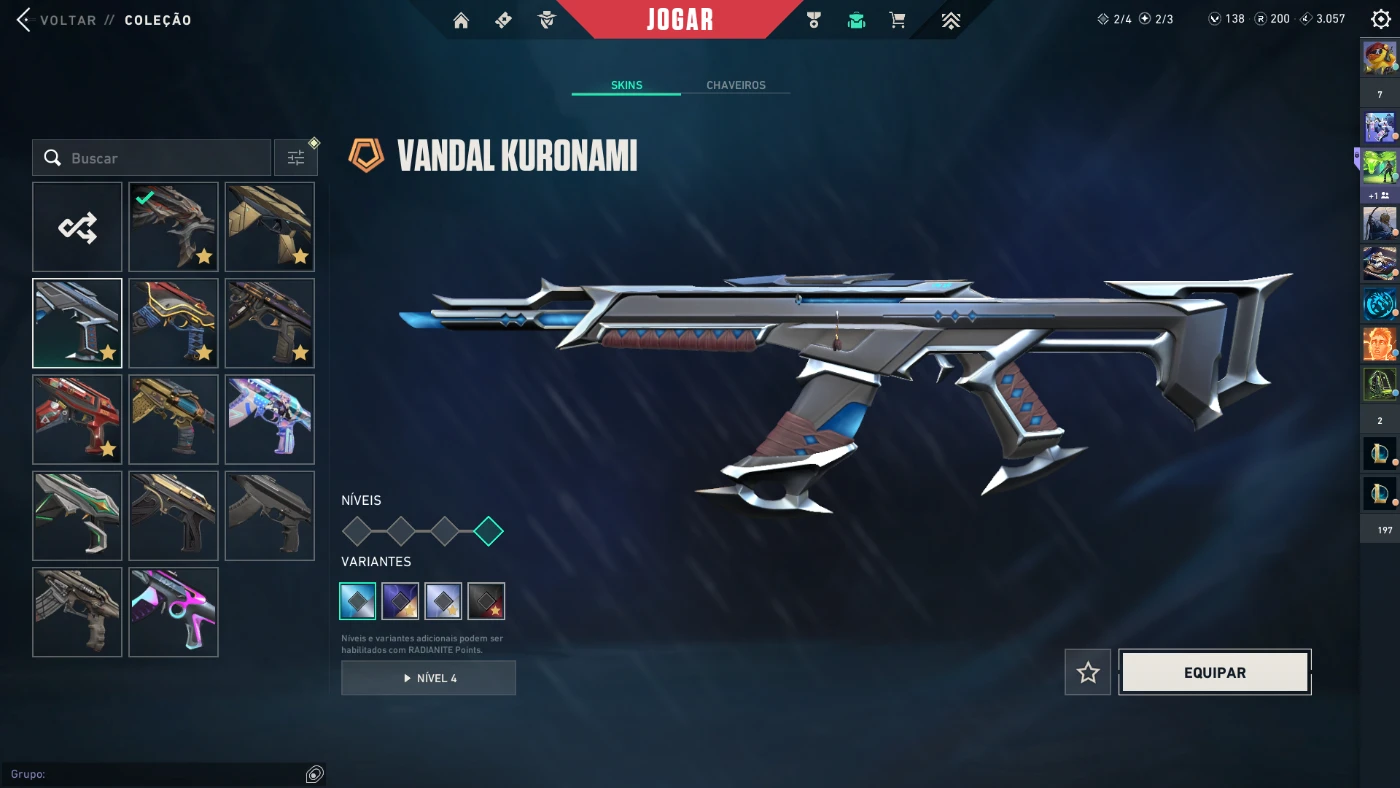Click the Buscar search field
The width and height of the screenshot is (1400, 788).
click(x=160, y=158)
